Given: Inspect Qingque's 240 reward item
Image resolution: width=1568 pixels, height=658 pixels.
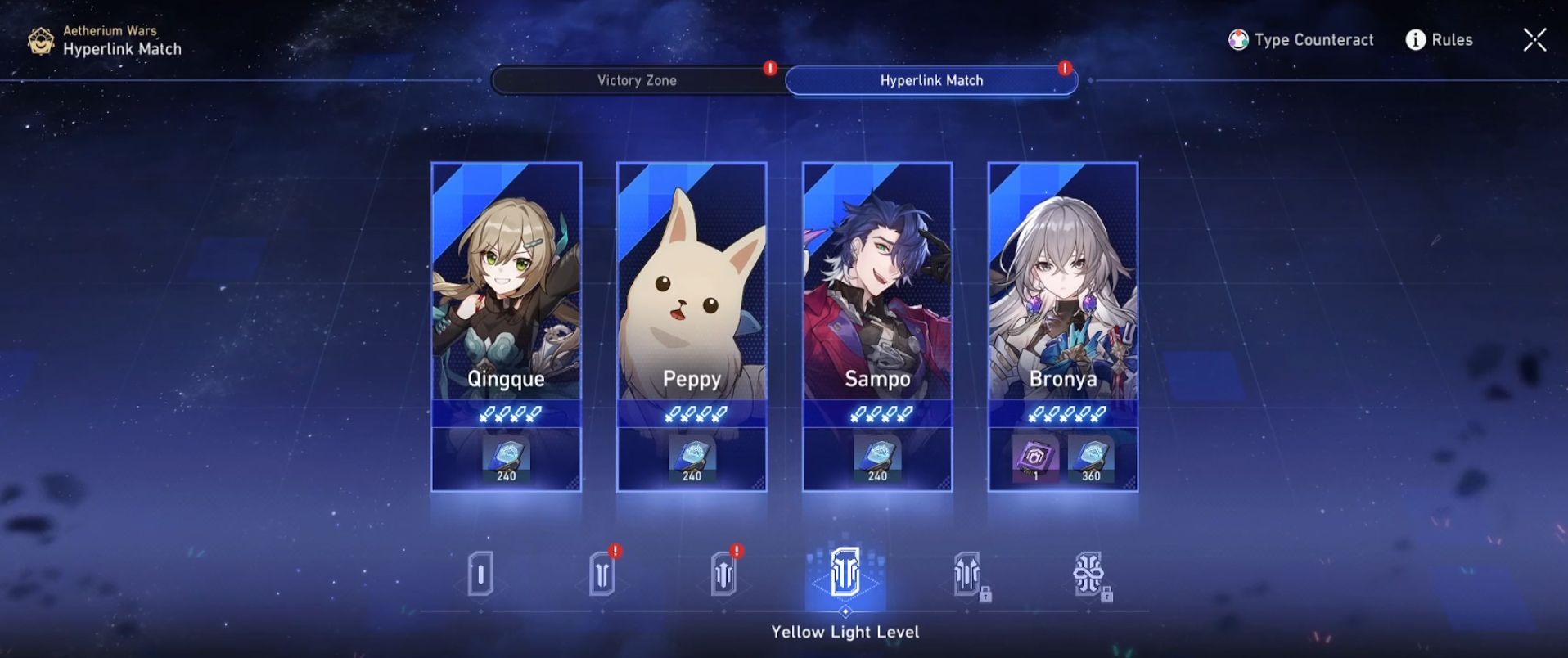Looking at the screenshot, I should (x=506, y=458).
